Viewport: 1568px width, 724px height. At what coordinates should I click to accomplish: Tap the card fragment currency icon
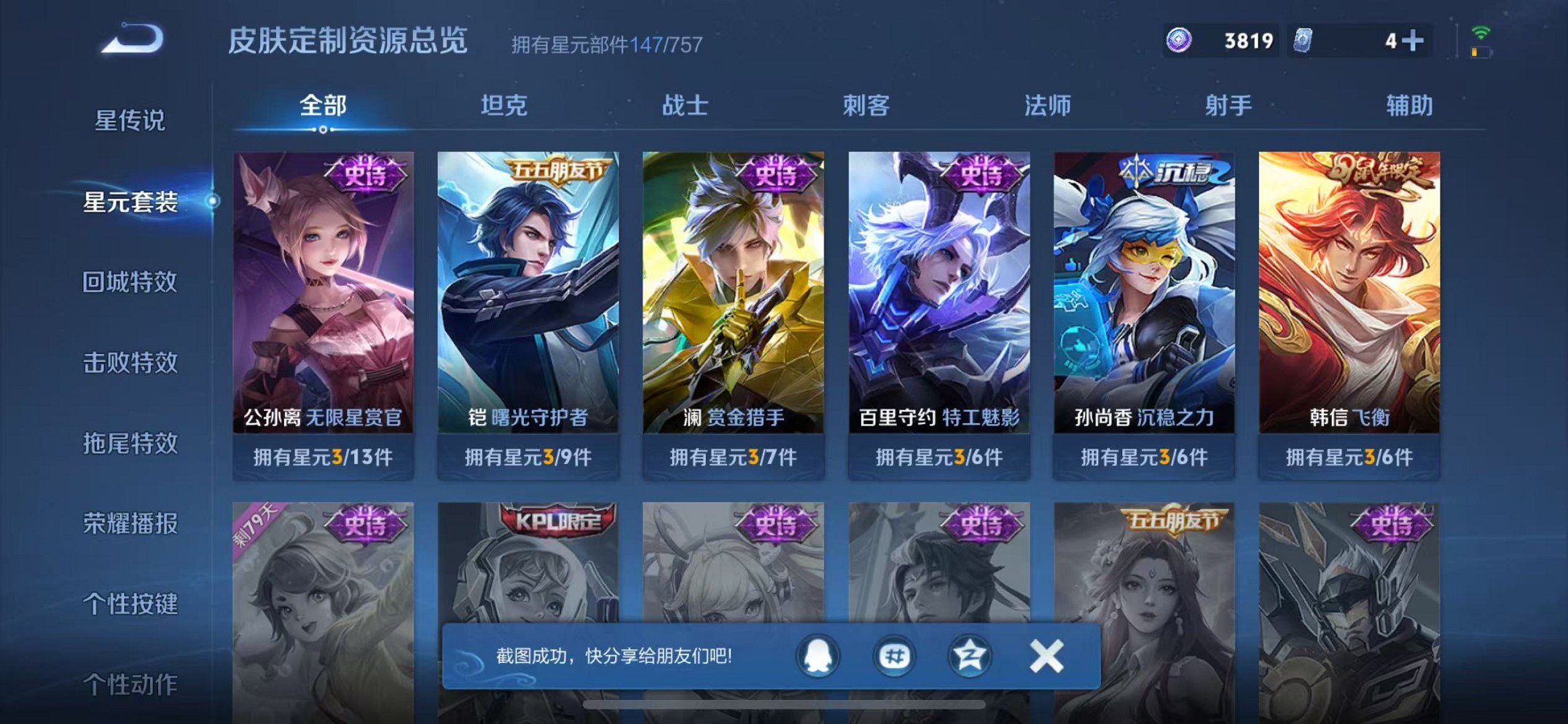tap(1303, 40)
